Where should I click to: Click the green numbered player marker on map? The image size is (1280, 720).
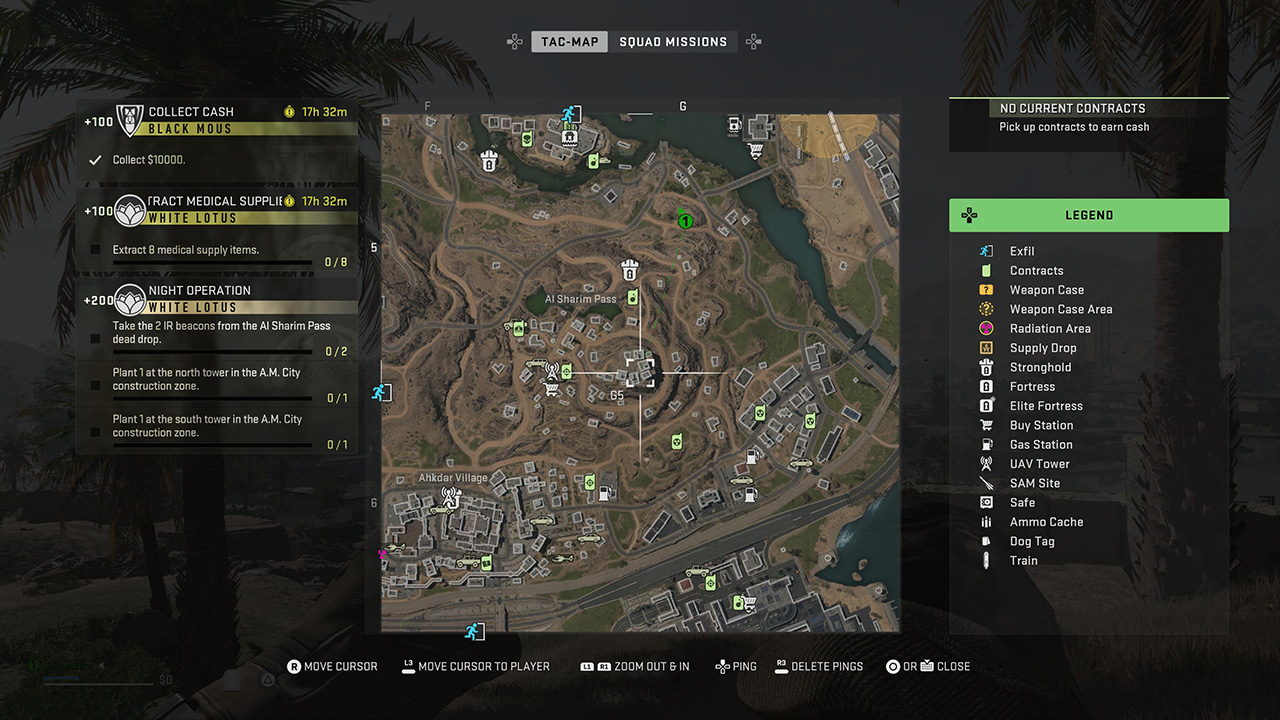tap(685, 219)
